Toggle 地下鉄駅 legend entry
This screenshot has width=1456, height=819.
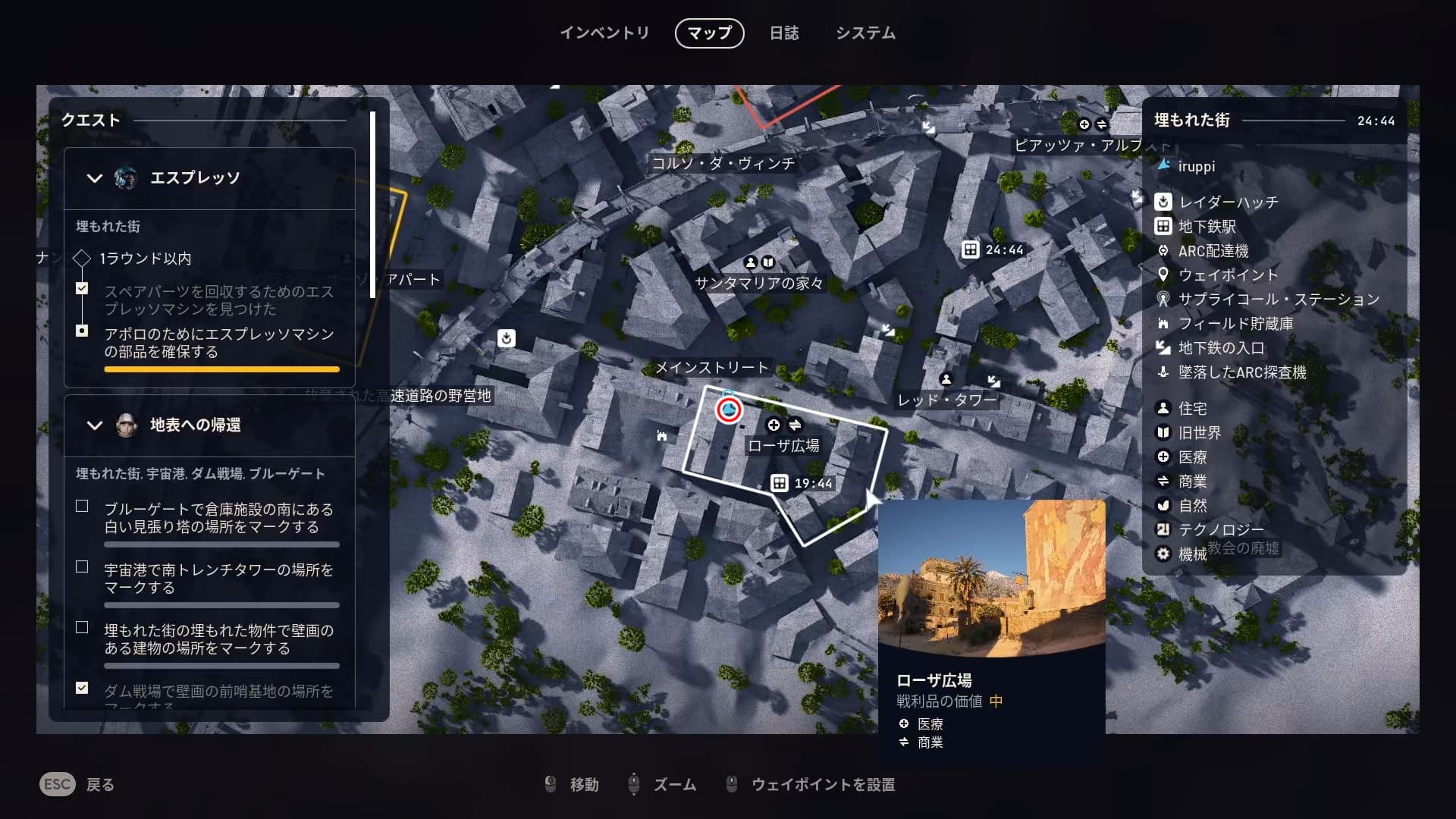1206,227
